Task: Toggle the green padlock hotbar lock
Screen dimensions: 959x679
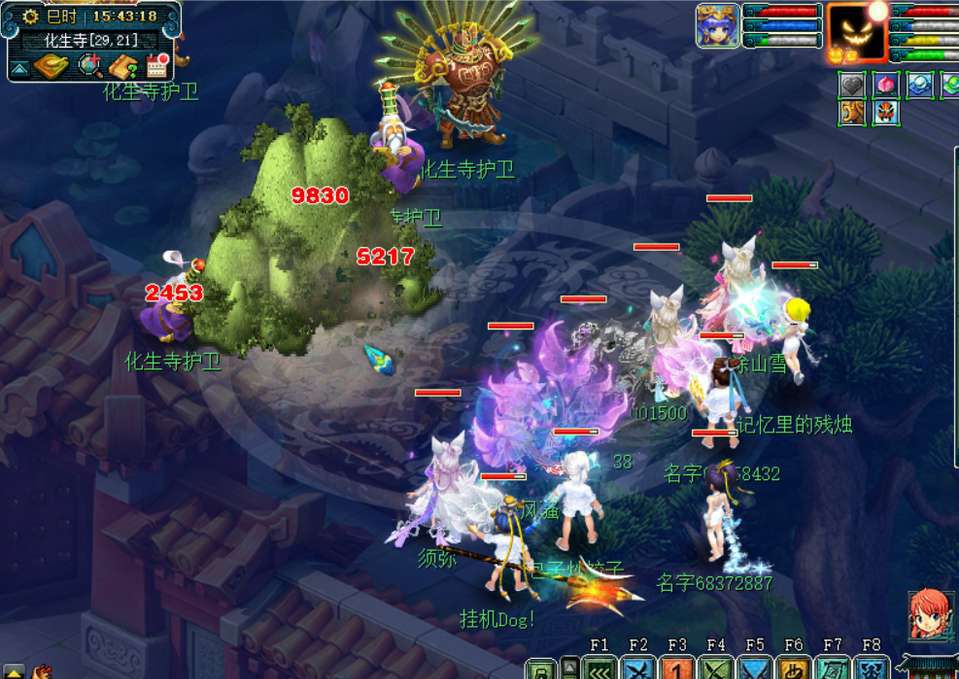Action: pyautogui.click(x=540, y=669)
